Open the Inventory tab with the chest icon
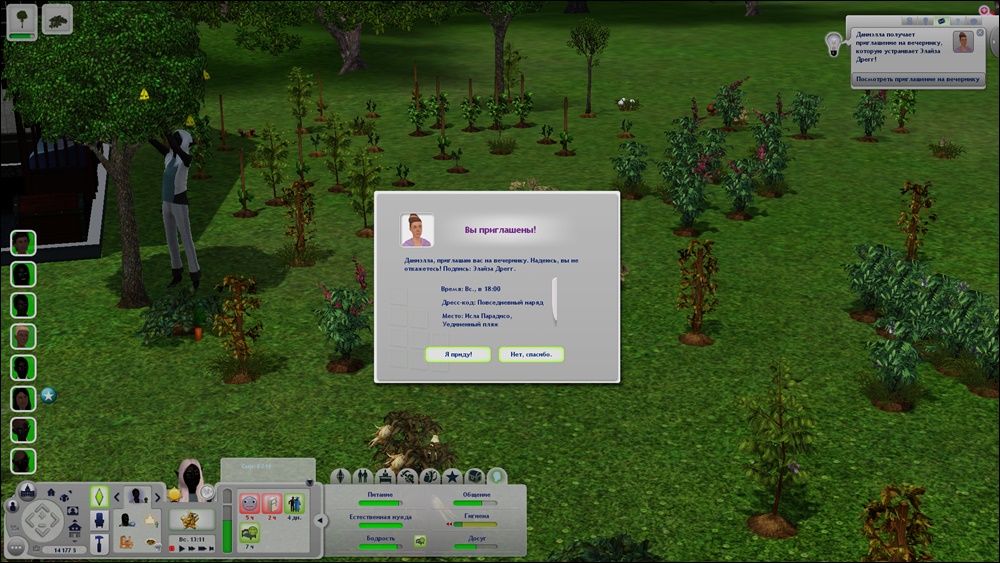1000x563 pixels. [475, 476]
